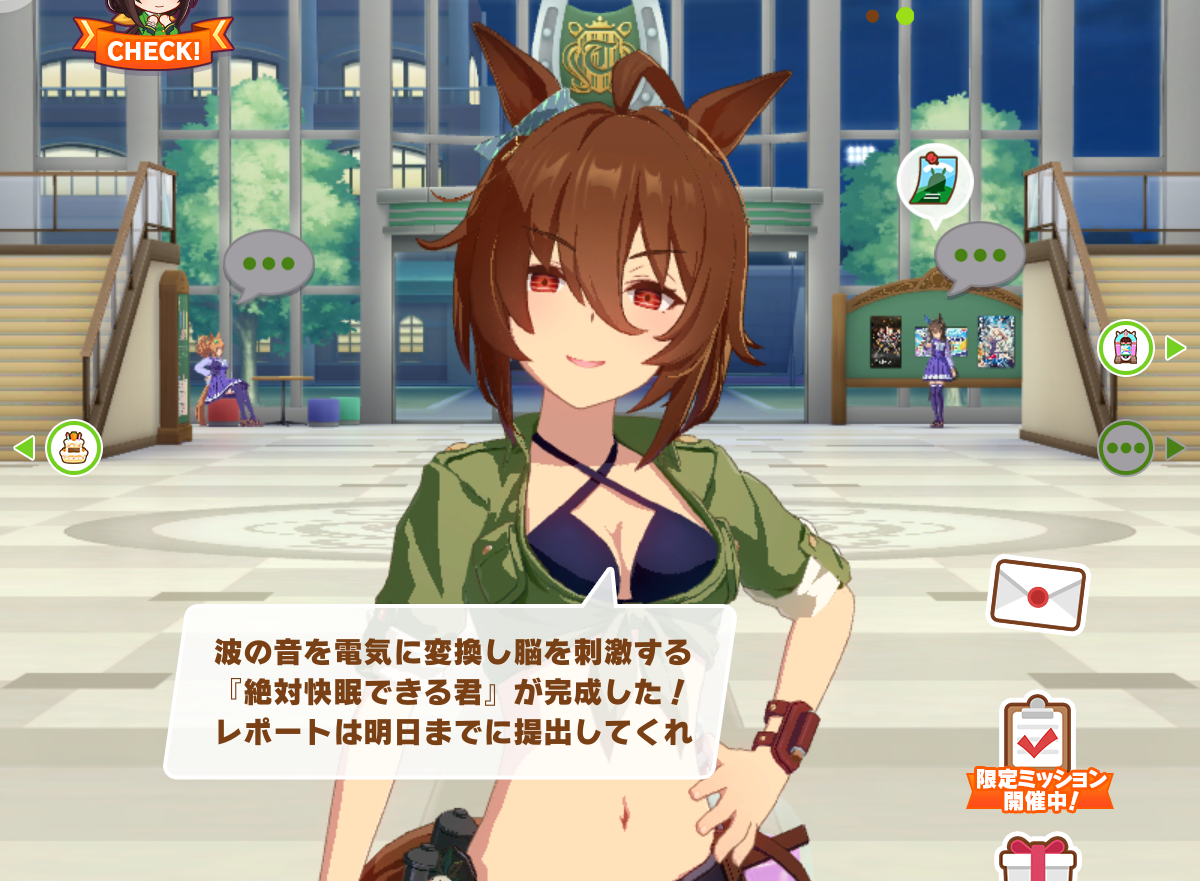The width and height of the screenshot is (1200, 881).
Task: Select the birthday cake icon
Action: coord(73,447)
